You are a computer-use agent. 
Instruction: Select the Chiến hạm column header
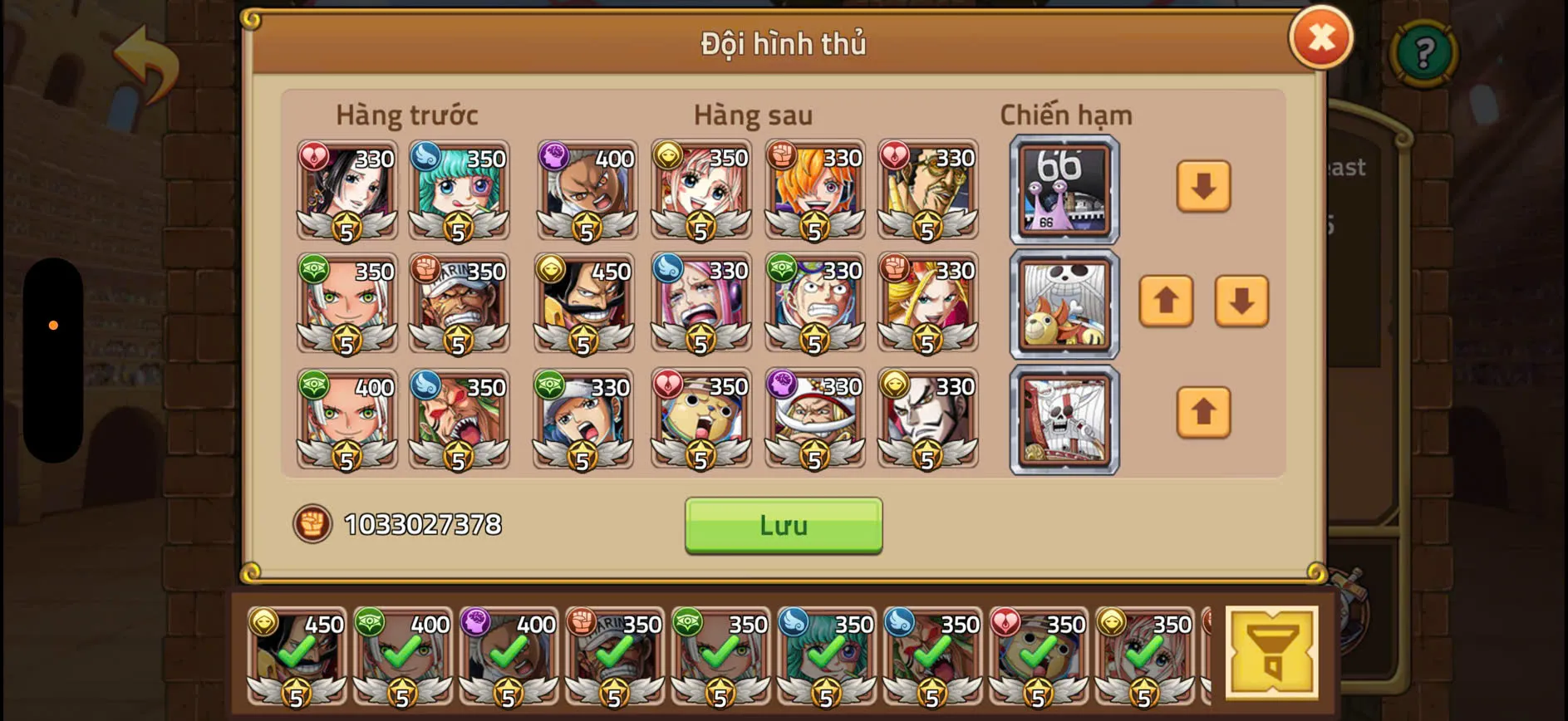pos(1066,115)
